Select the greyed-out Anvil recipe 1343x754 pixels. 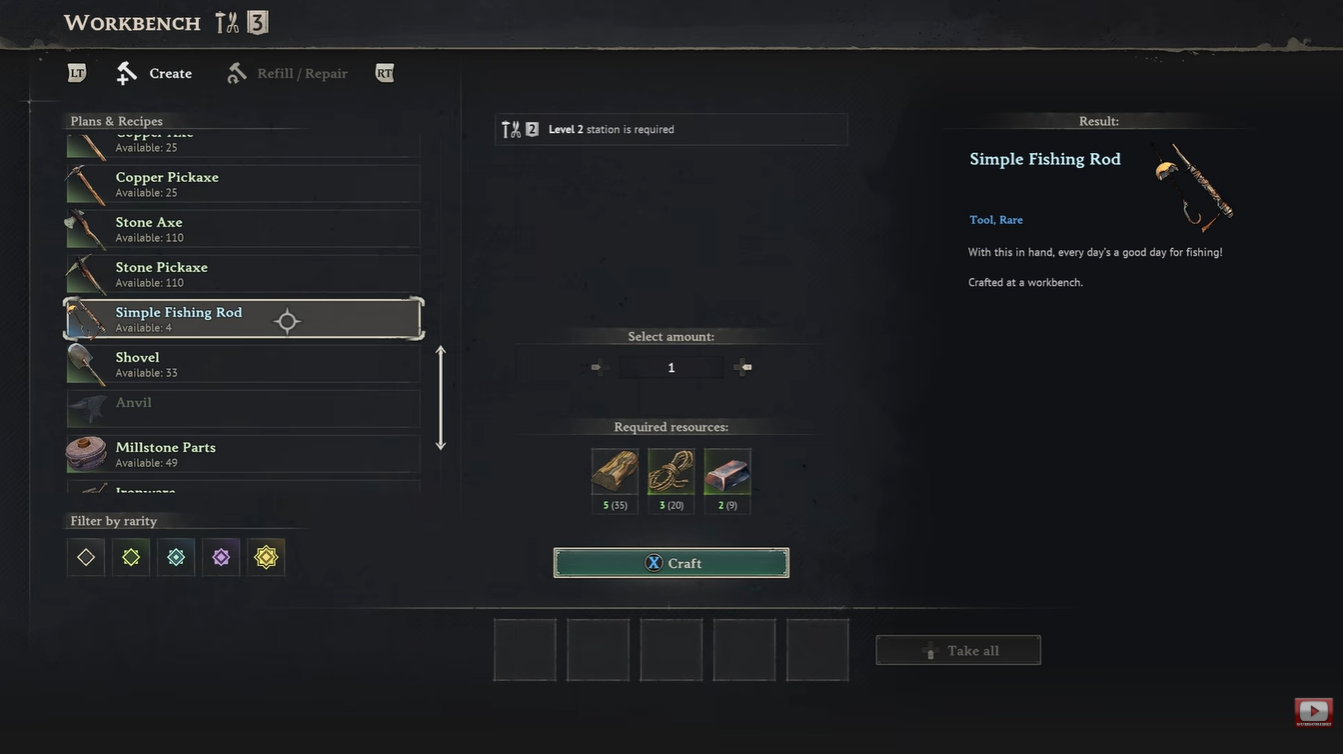(x=243, y=409)
